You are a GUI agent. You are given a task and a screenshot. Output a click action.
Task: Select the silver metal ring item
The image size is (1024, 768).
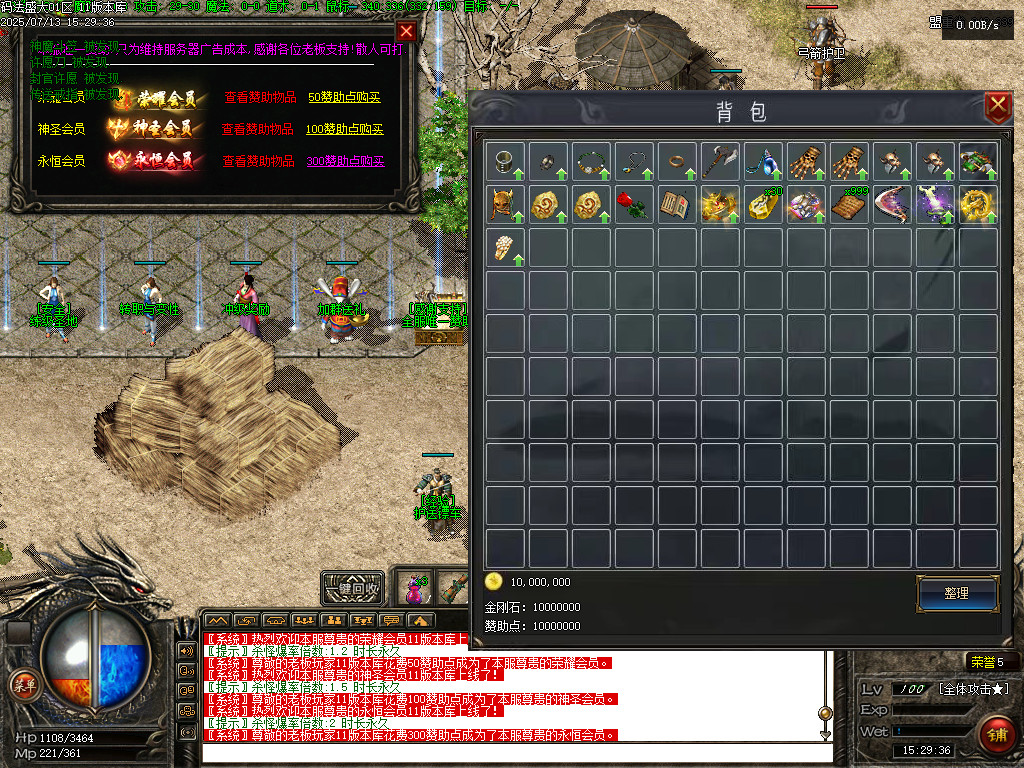click(505, 160)
